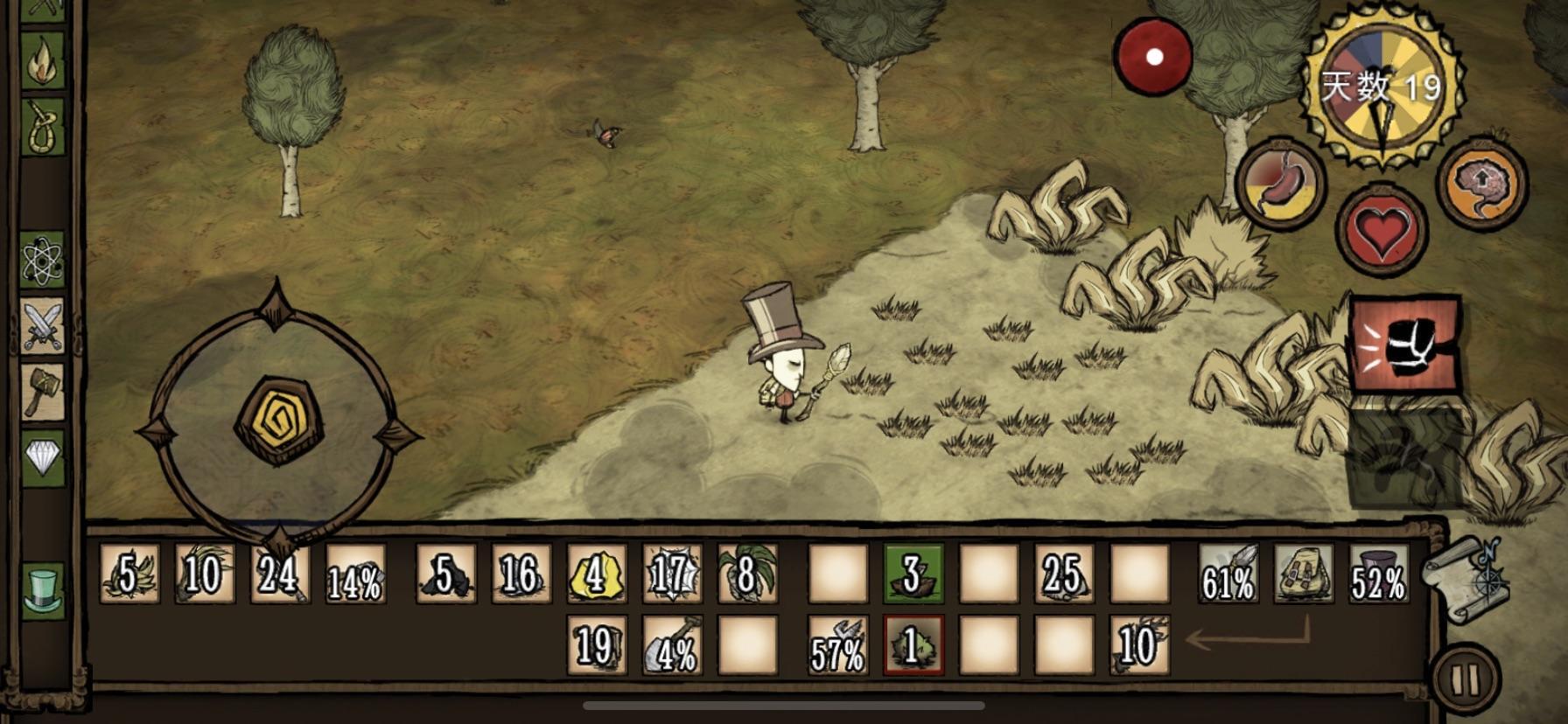1568x724 pixels.
Task: Choose the red-bordered bush slot
Action: click(x=913, y=645)
